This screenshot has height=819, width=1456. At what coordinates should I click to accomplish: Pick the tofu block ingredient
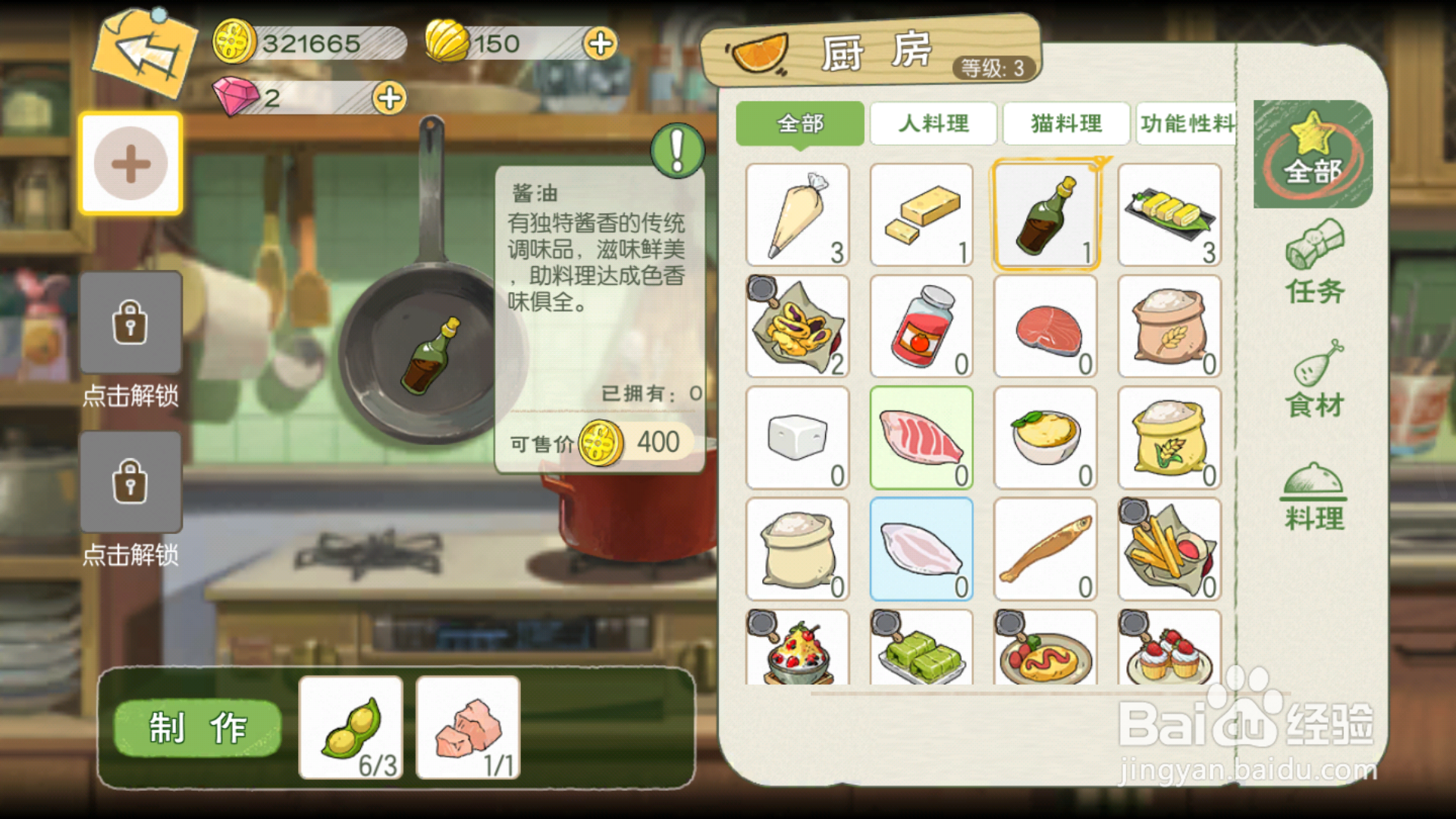[798, 438]
